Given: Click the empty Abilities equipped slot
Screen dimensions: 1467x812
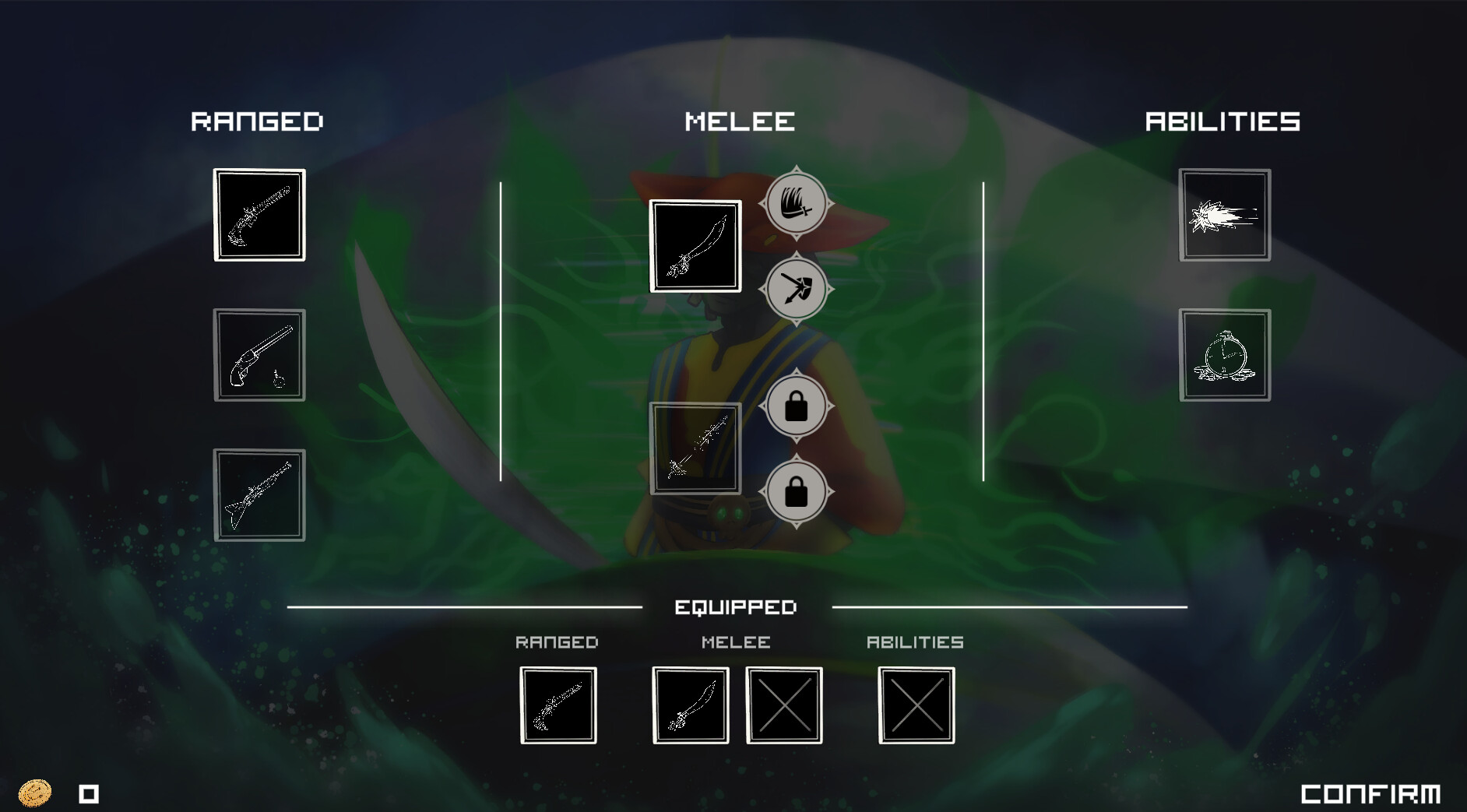Looking at the screenshot, I should [x=916, y=705].
